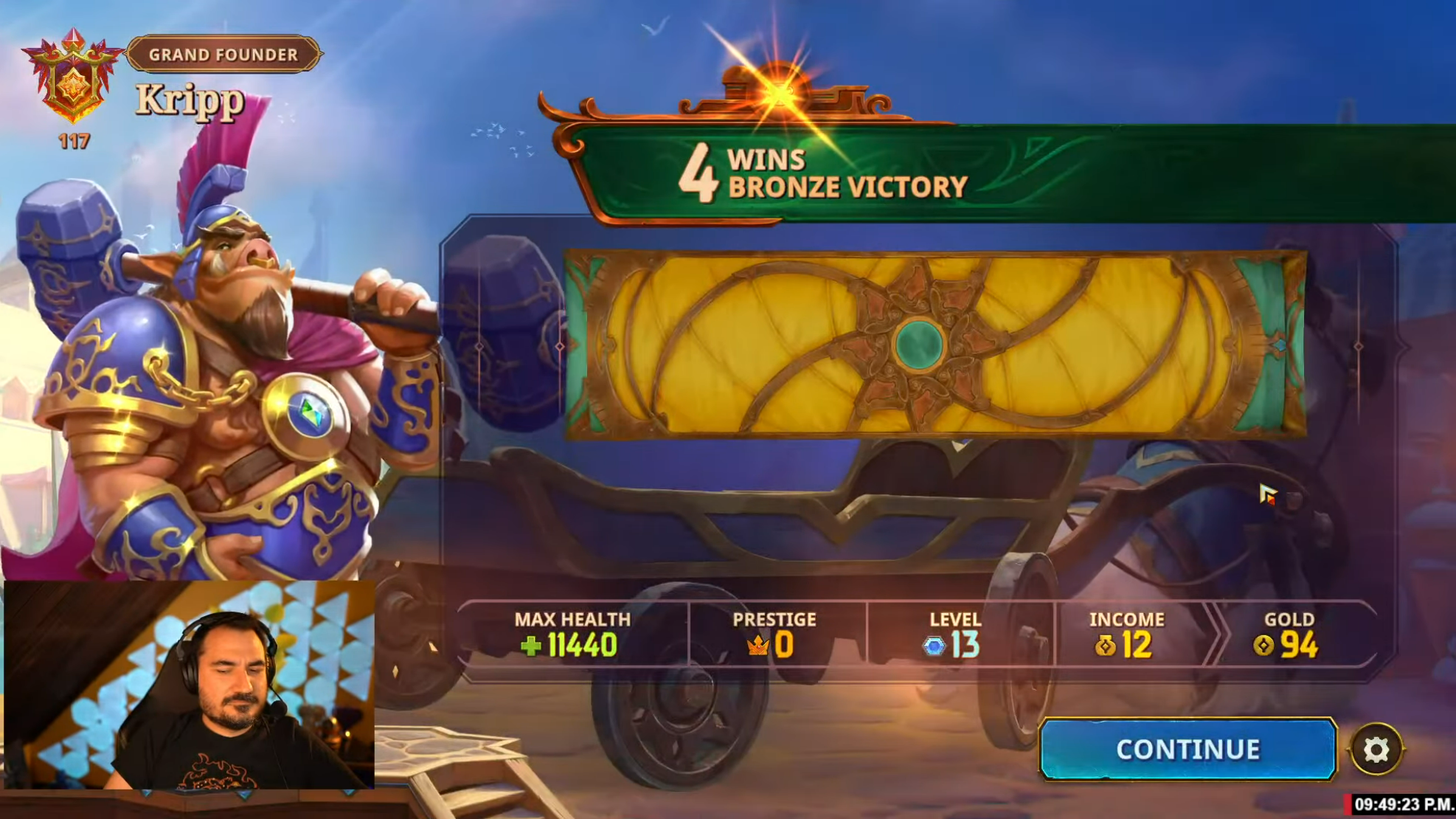Viewport: 1456px width, 819px height.
Task: Click the yellow card back panel
Action: pos(935,345)
